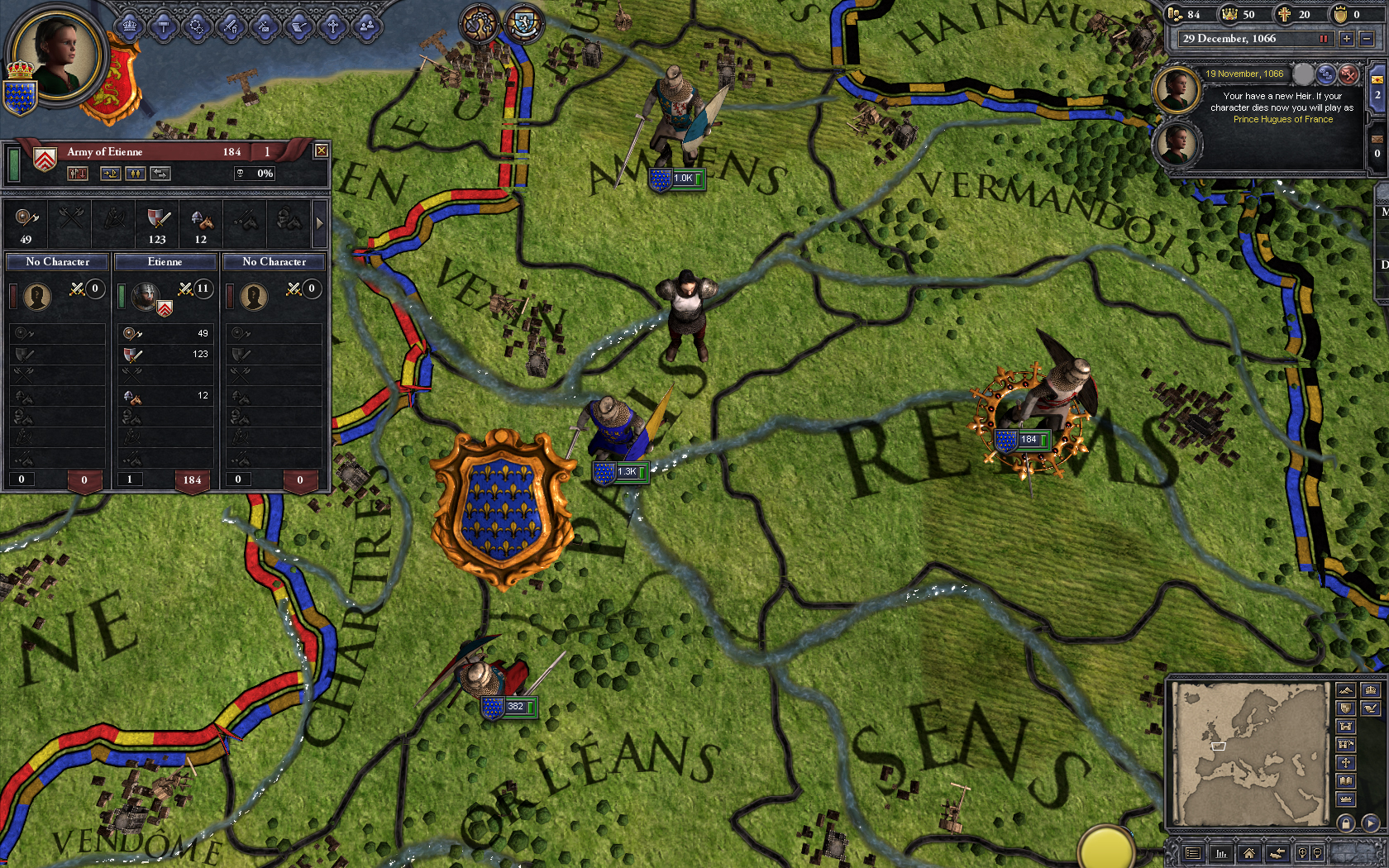Increase game speed with the plus stepper
Screen dimensions: 1389x868
pyautogui.click(x=1348, y=39)
